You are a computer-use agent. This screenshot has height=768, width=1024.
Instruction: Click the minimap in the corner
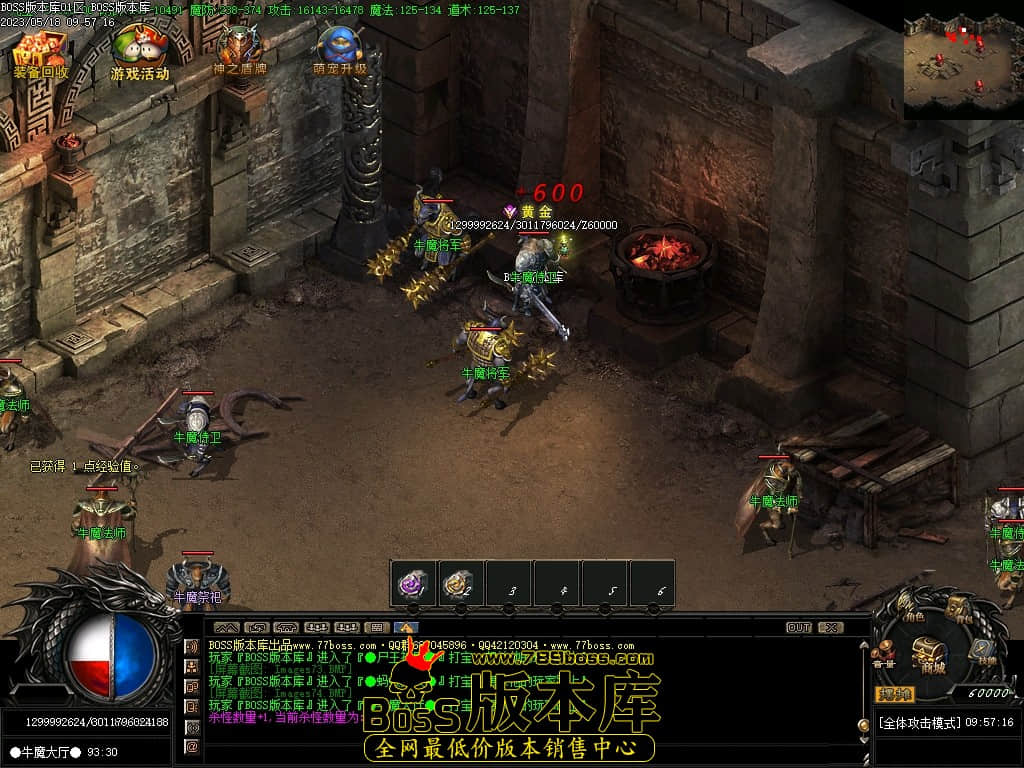point(962,60)
